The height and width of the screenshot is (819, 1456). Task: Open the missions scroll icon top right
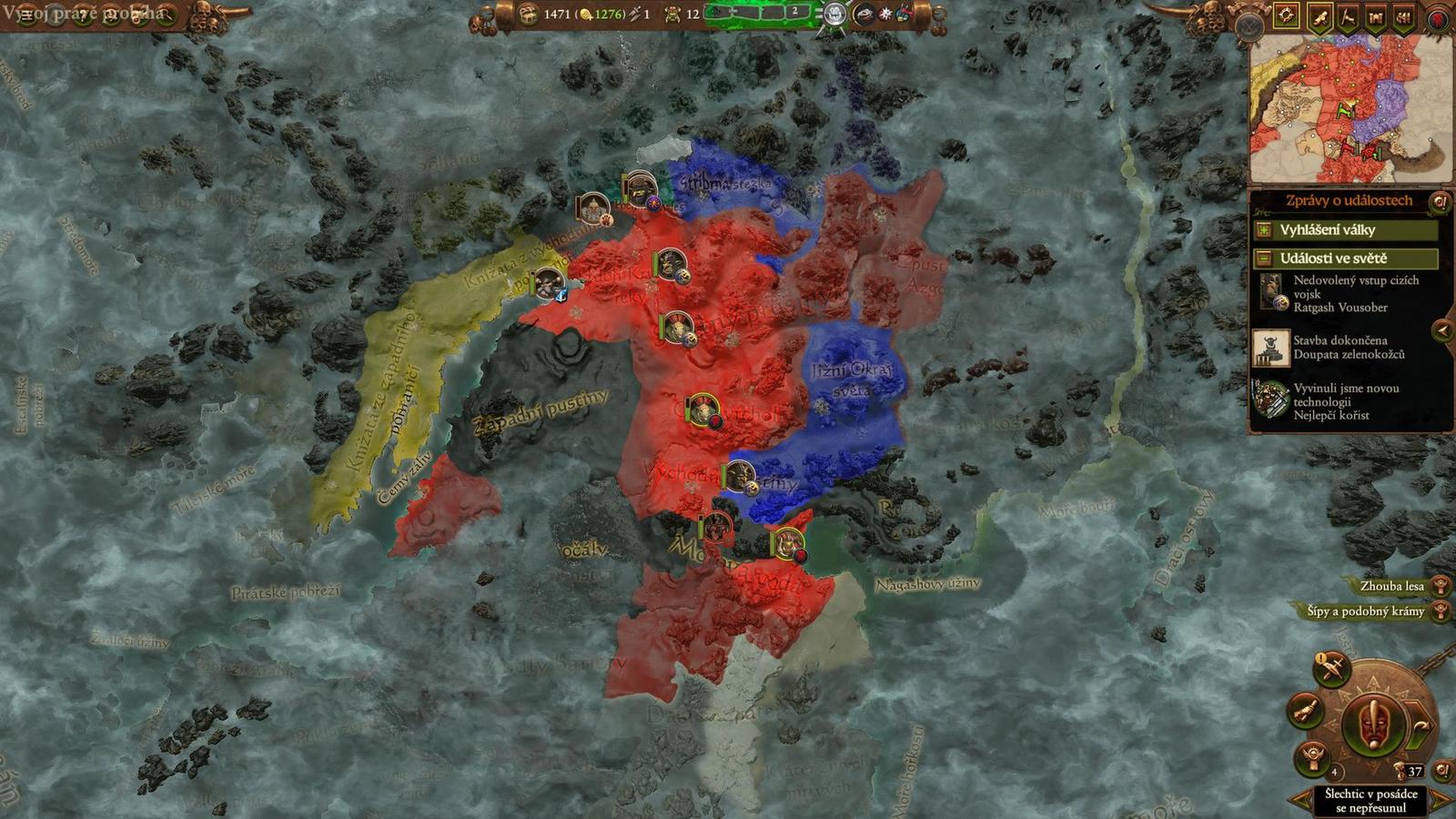[x=1319, y=15]
